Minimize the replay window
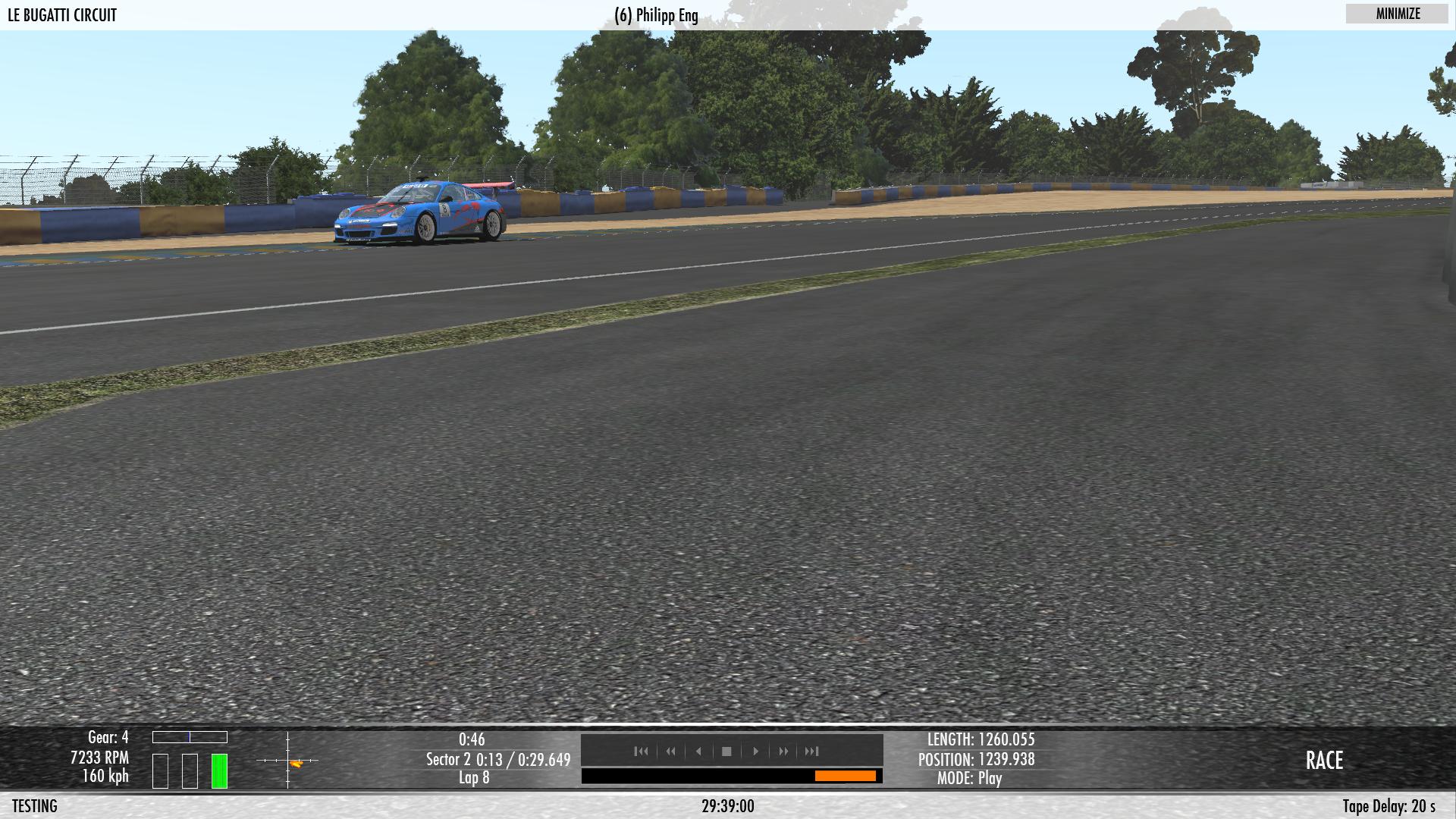 click(1398, 14)
